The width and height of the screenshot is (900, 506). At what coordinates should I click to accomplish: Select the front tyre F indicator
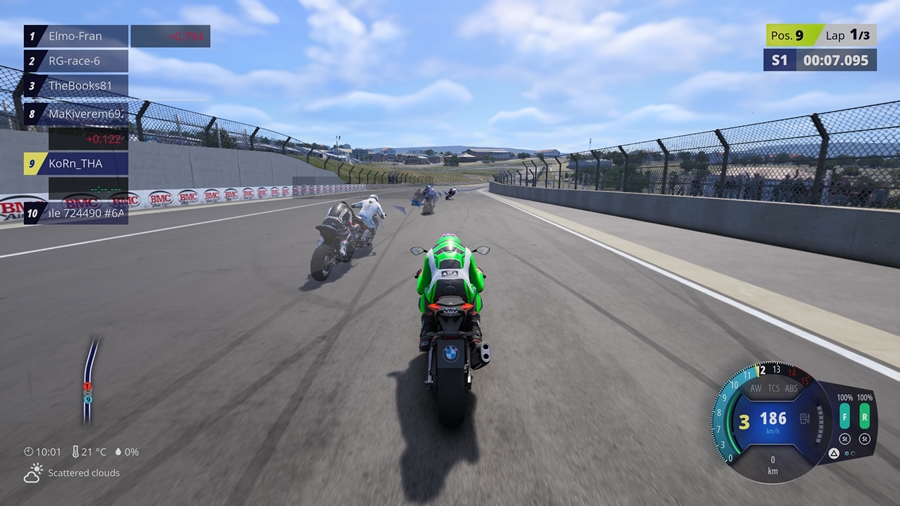844,417
